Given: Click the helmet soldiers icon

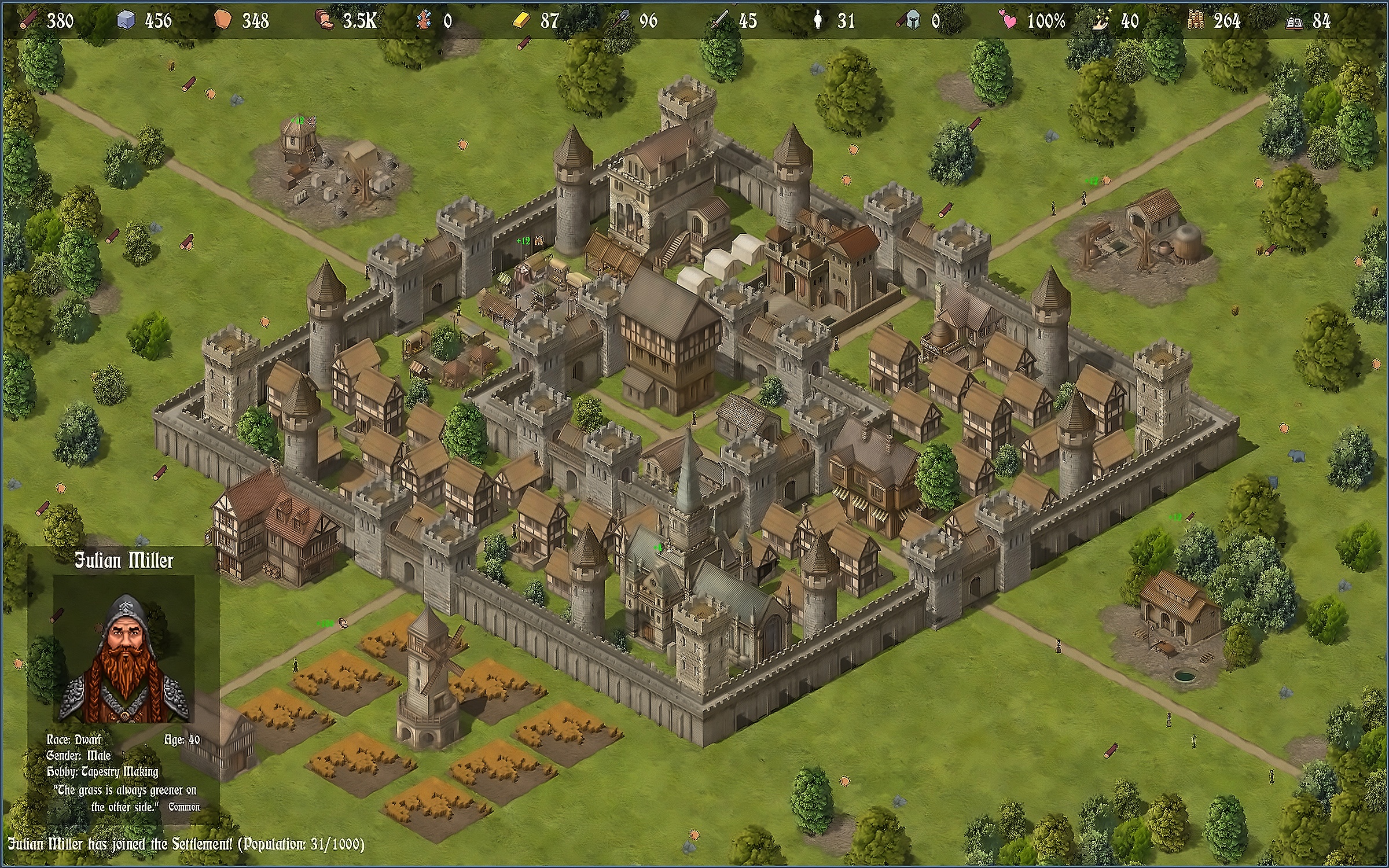Looking at the screenshot, I should [x=911, y=20].
